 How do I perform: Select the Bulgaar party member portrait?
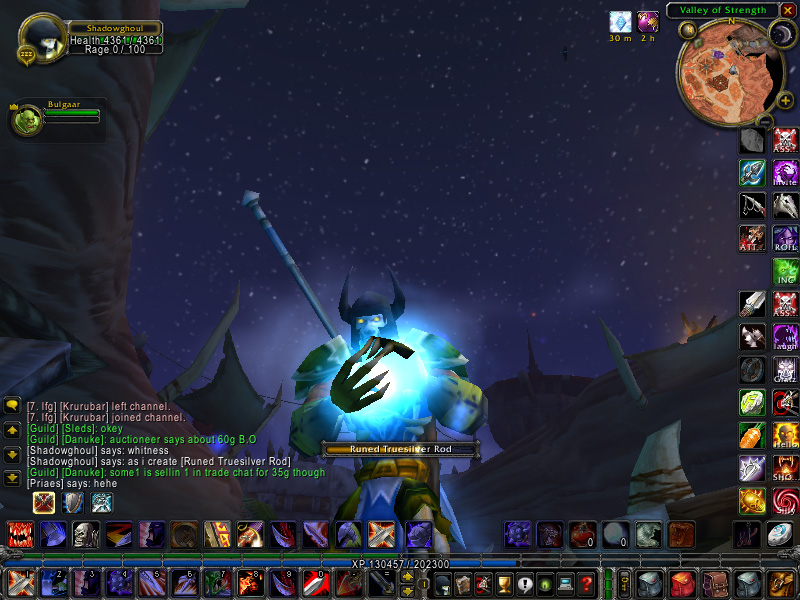click(x=25, y=120)
